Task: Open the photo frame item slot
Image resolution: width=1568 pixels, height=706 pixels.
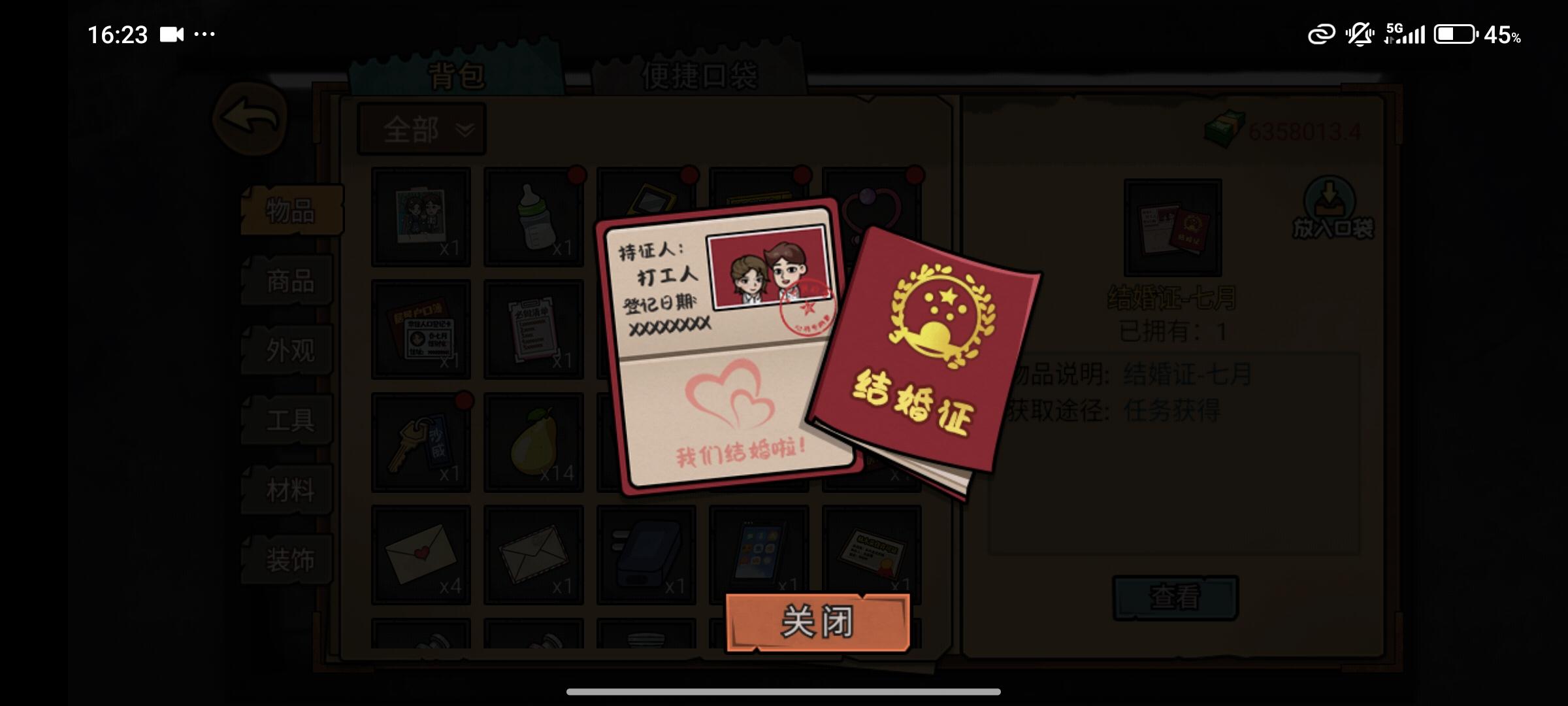Action: (x=421, y=217)
